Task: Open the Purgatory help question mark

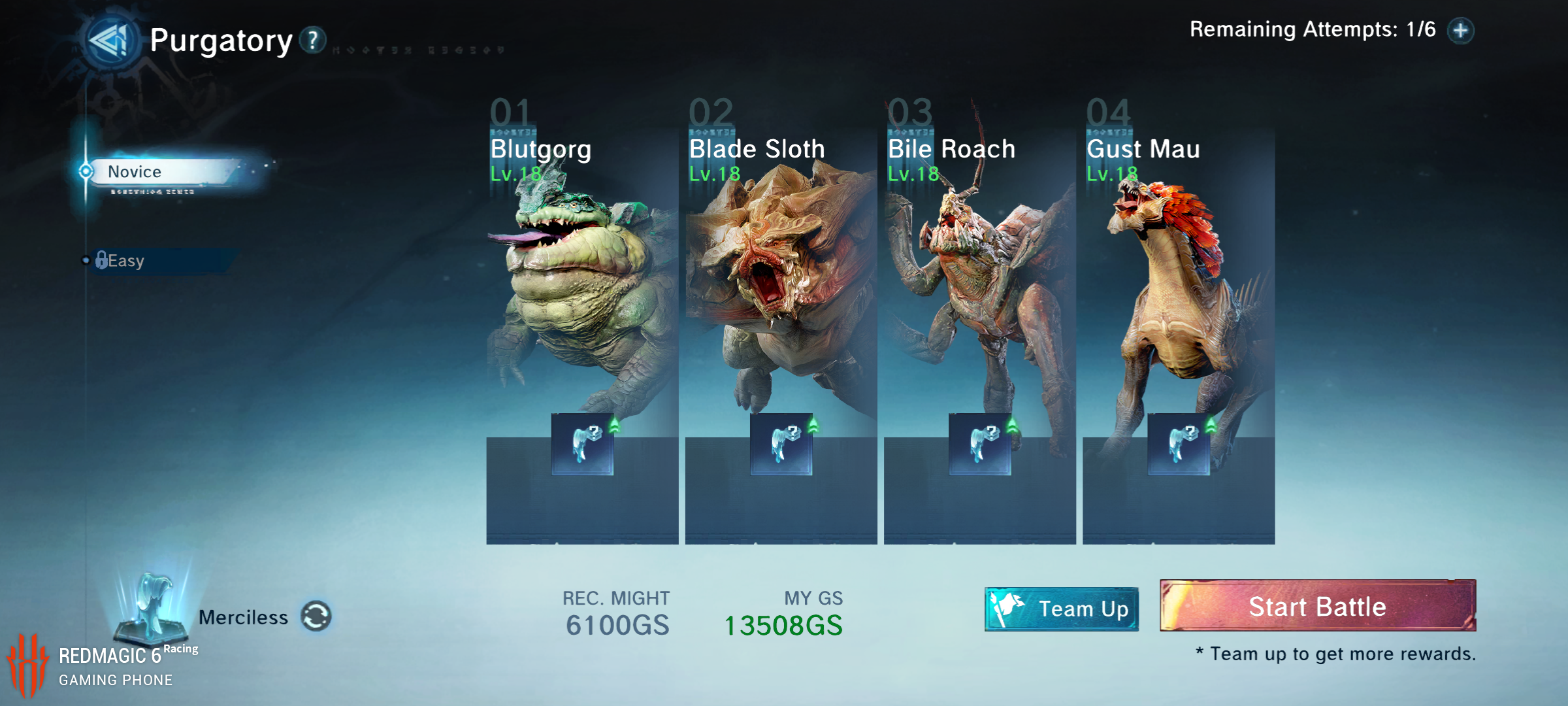Action: 313,41
